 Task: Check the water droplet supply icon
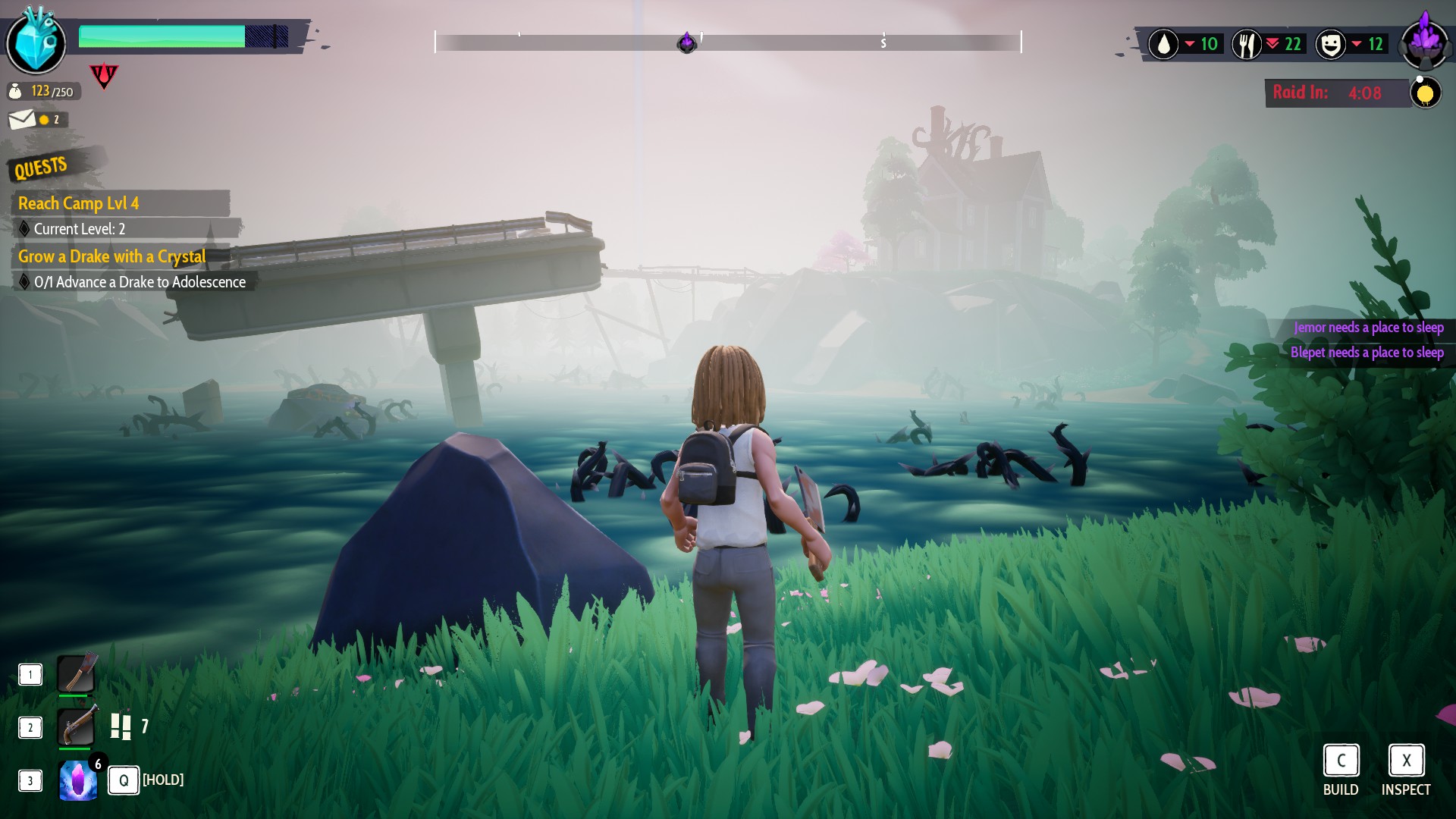point(1163,44)
